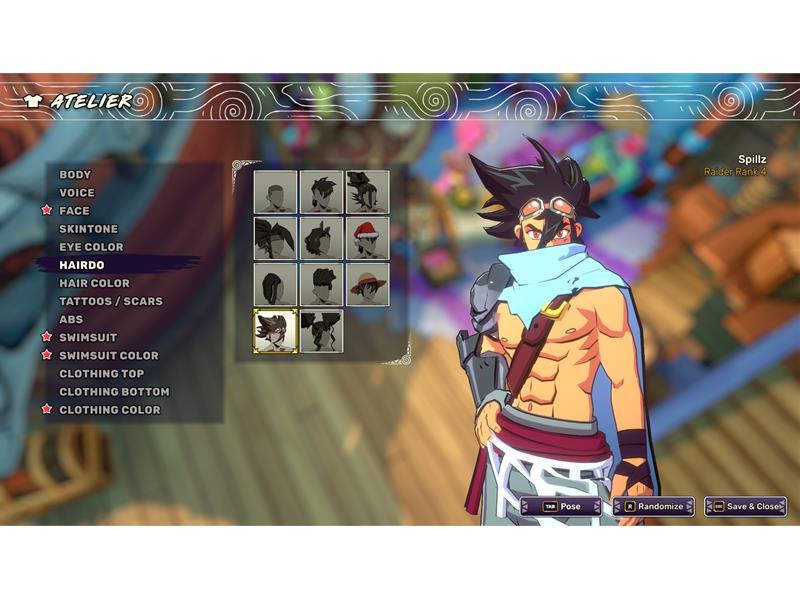Open the Face options

[x=74, y=211]
